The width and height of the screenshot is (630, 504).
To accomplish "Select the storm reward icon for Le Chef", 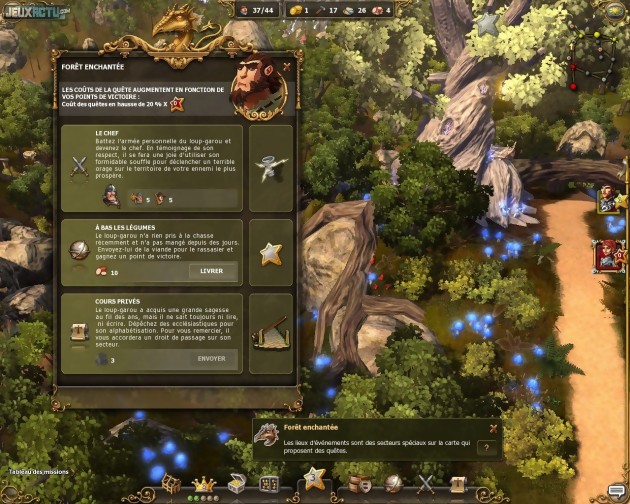I will [x=270, y=169].
